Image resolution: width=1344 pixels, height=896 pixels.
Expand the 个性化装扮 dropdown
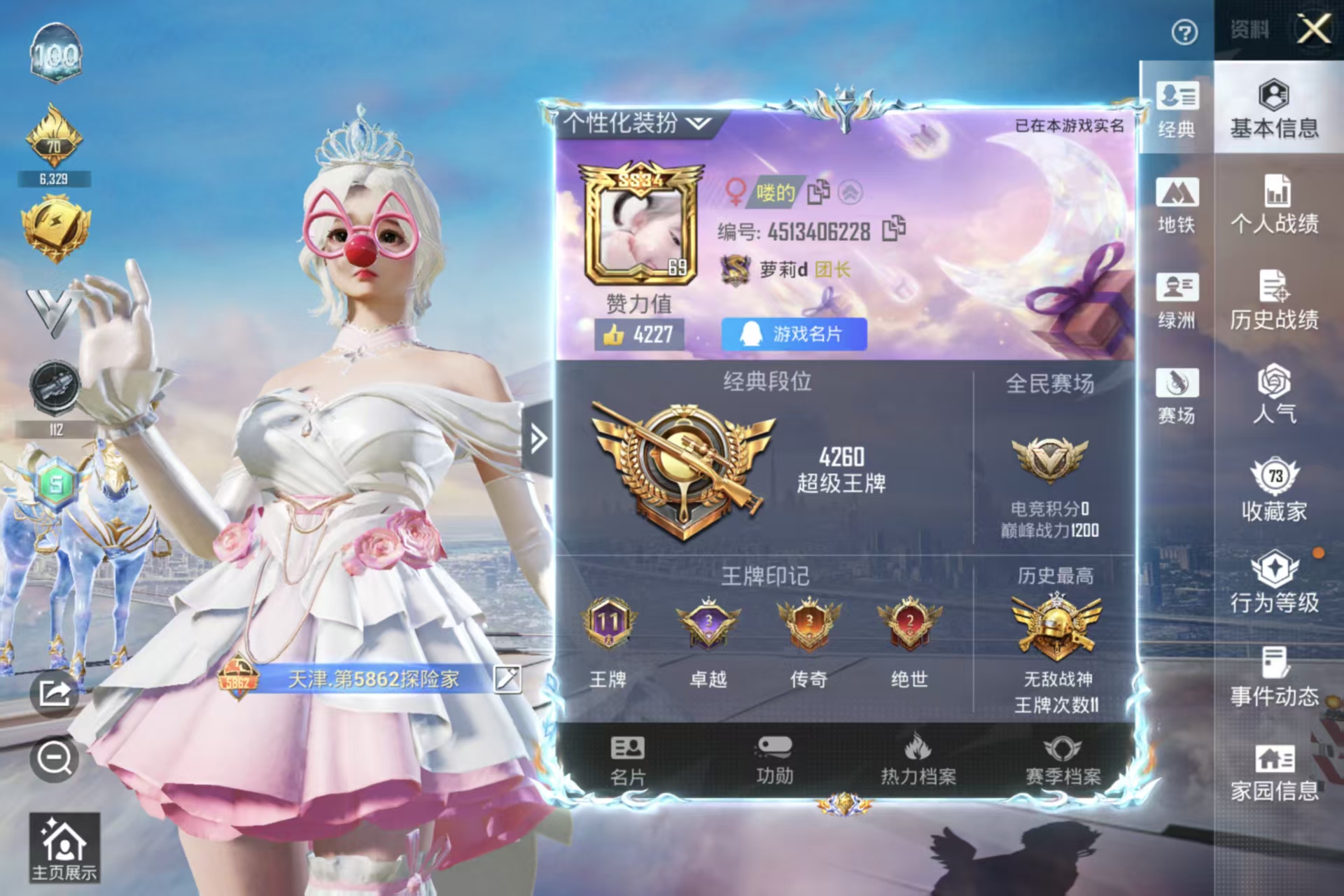[637, 124]
